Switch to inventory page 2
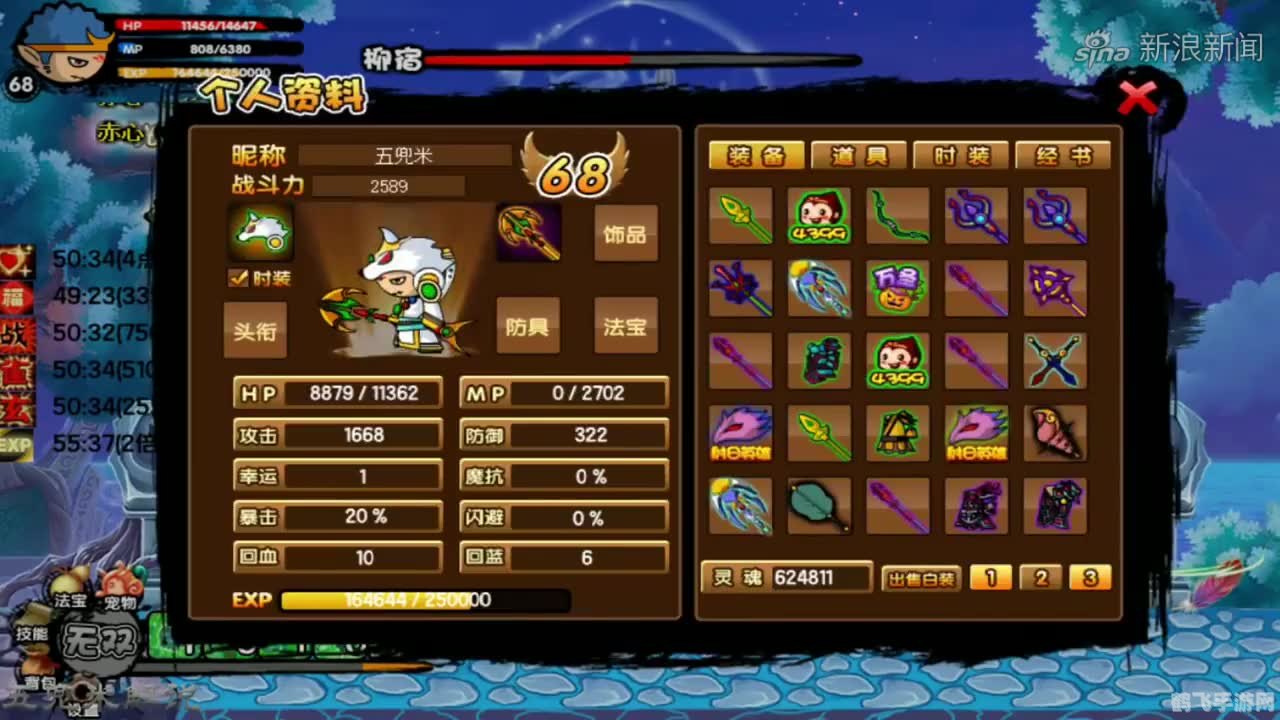Viewport: 1280px width, 720px height. click(1042, 578)
